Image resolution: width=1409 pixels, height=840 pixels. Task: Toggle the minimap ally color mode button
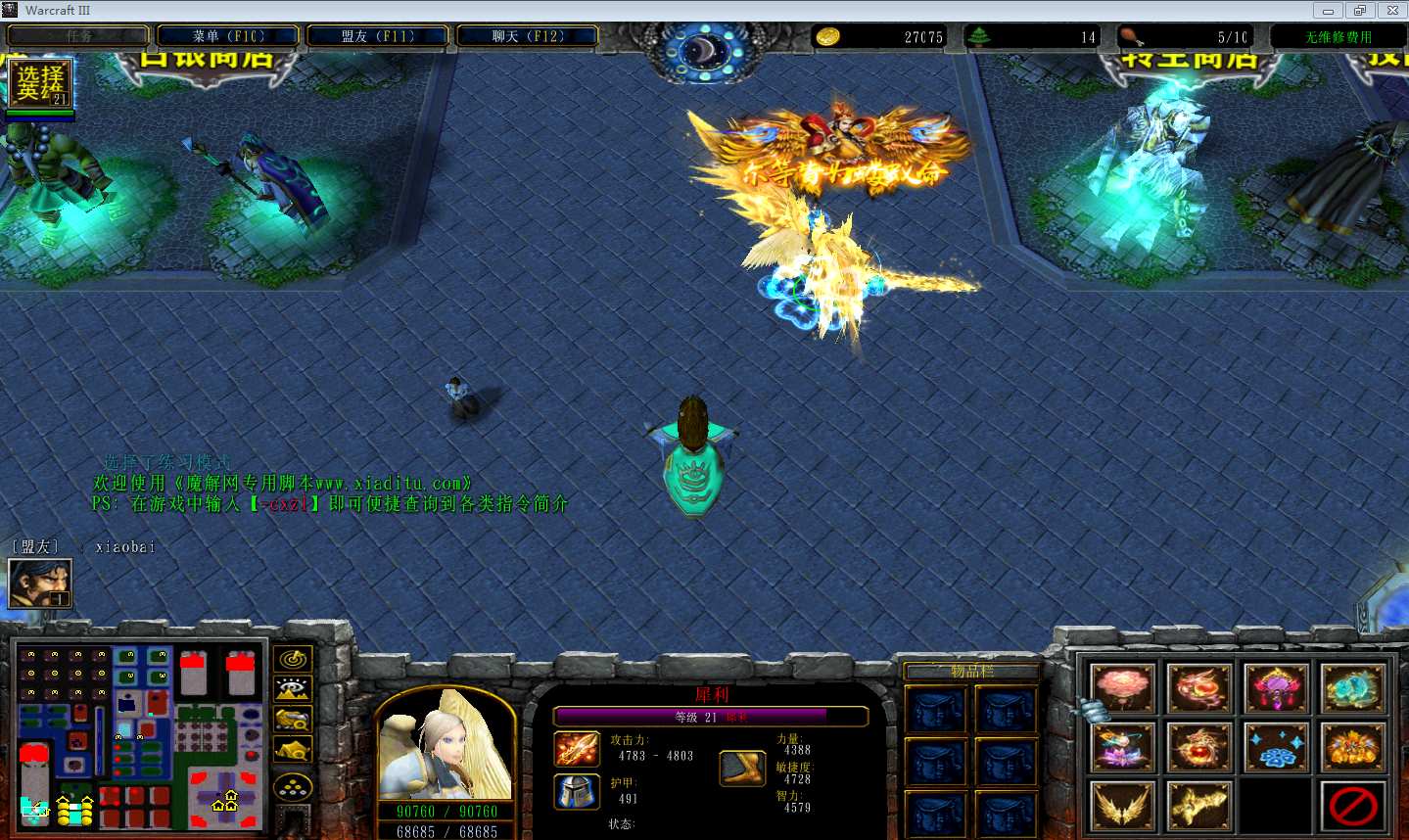(x=293, y=721)
